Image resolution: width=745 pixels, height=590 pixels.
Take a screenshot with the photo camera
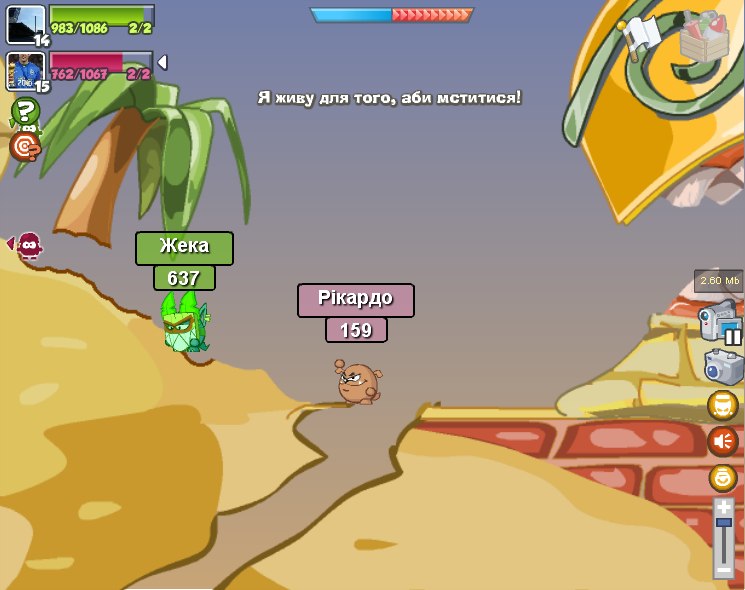(x=723, y=367)
